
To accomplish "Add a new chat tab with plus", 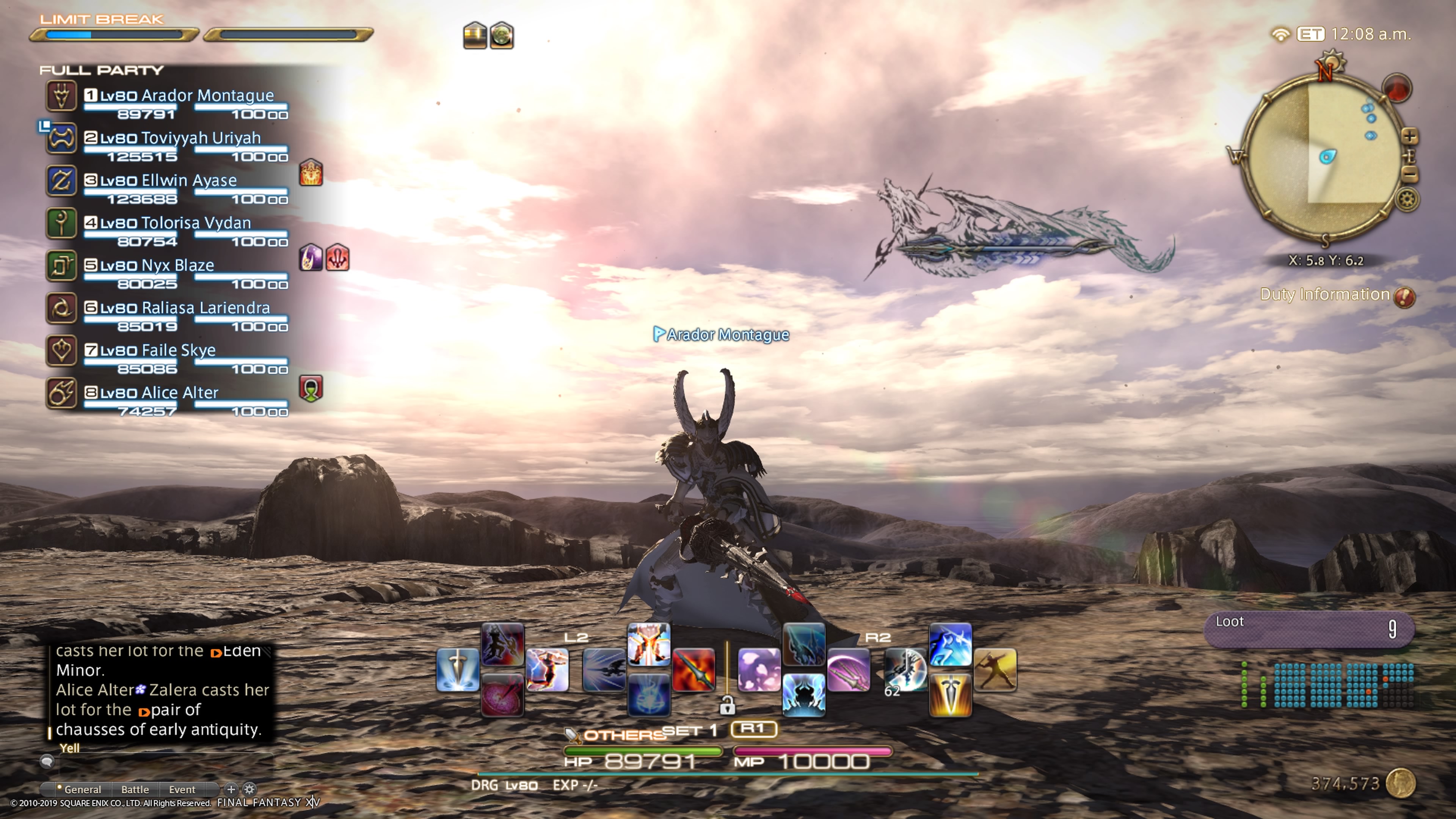I will [231, 789].
